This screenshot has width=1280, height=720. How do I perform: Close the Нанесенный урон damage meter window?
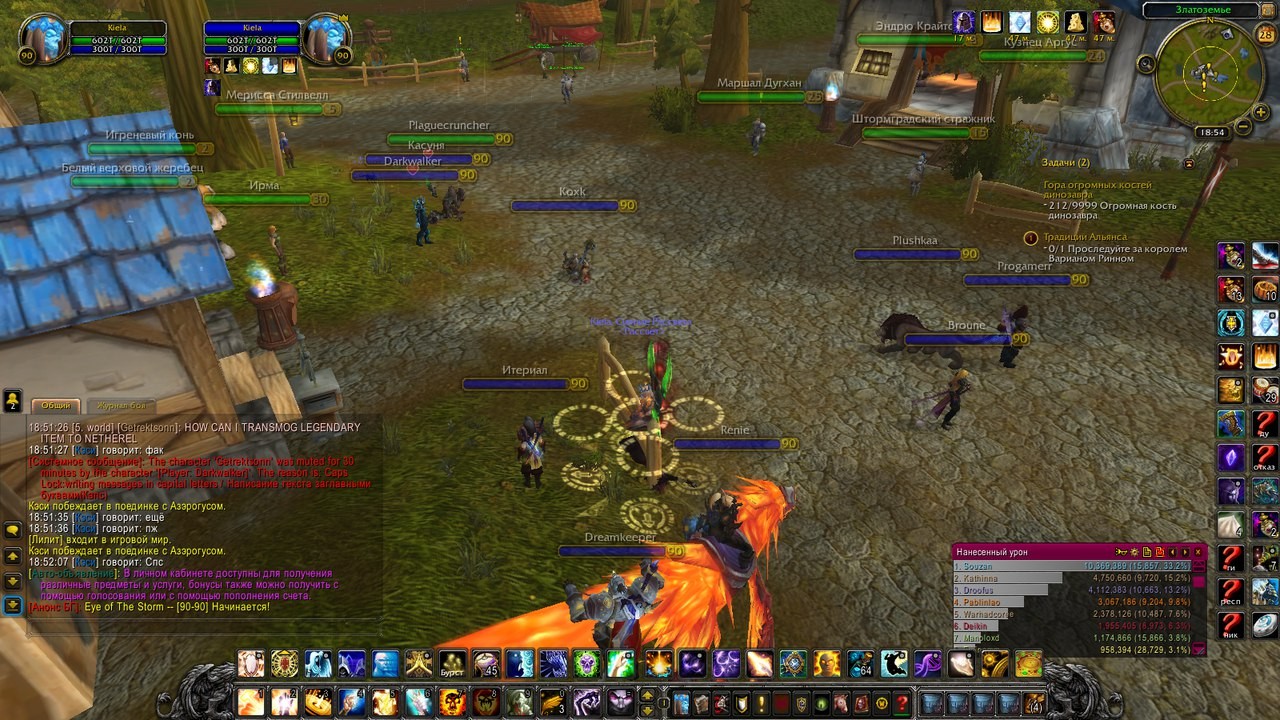click(1198, 552)
